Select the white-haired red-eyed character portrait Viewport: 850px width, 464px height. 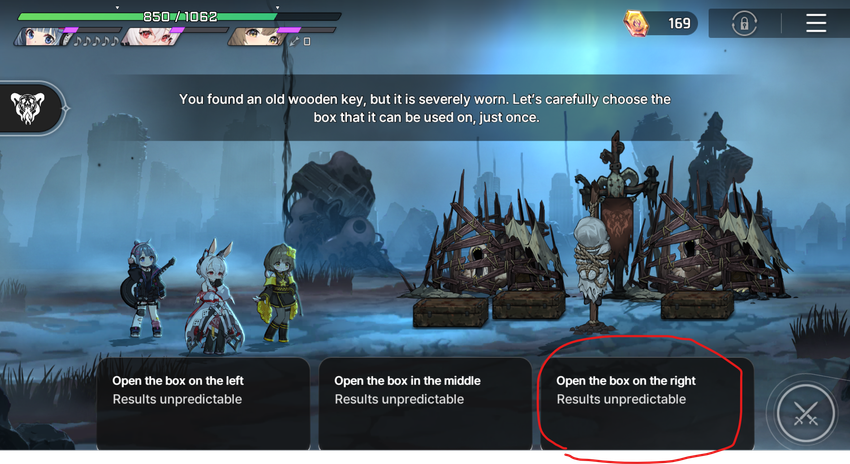pyautogui.click(x=144, y=37)
